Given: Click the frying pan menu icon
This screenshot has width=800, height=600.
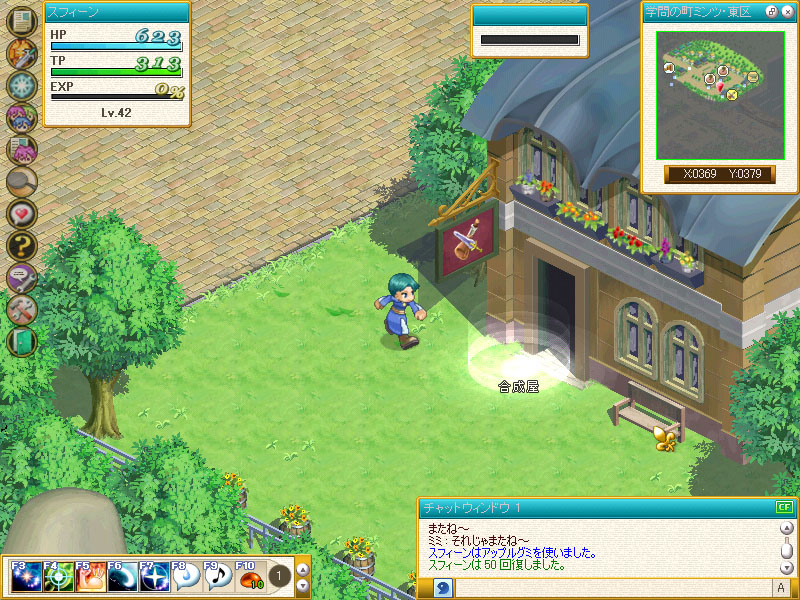Looking at the screenshot, I should 21,181.
